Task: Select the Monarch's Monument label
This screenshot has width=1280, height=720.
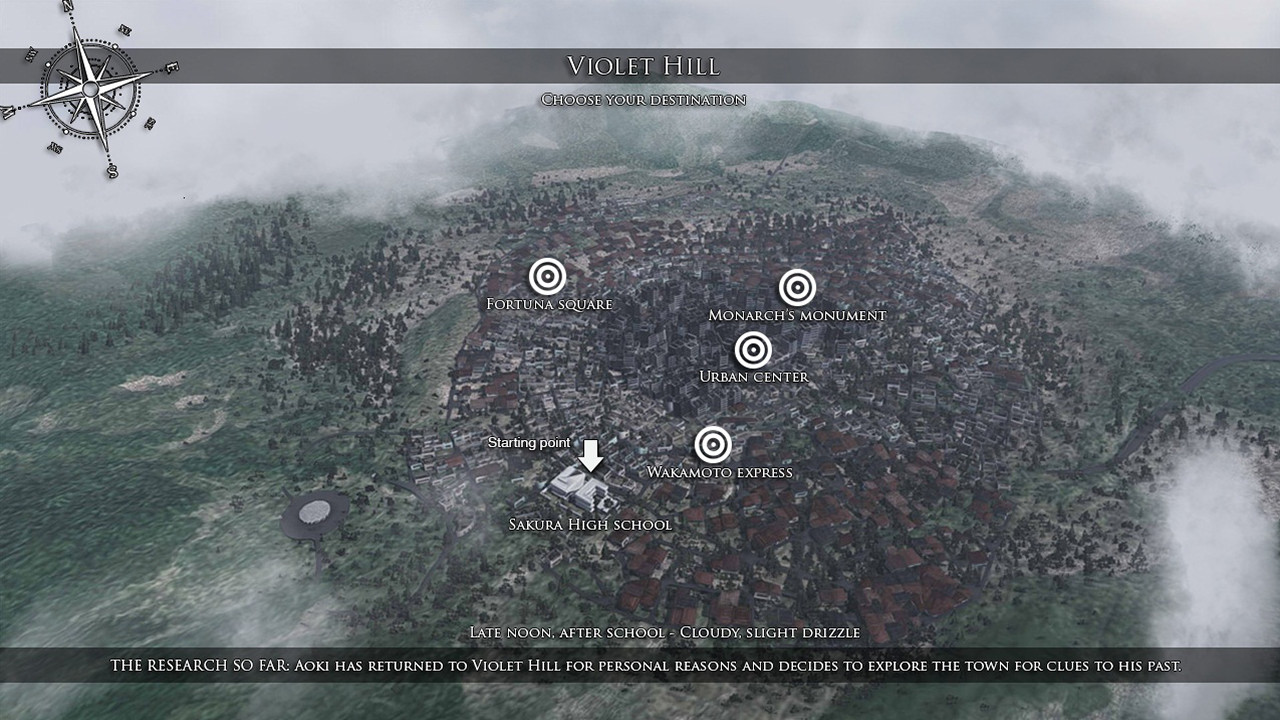Action: click(x=797, y=313)
